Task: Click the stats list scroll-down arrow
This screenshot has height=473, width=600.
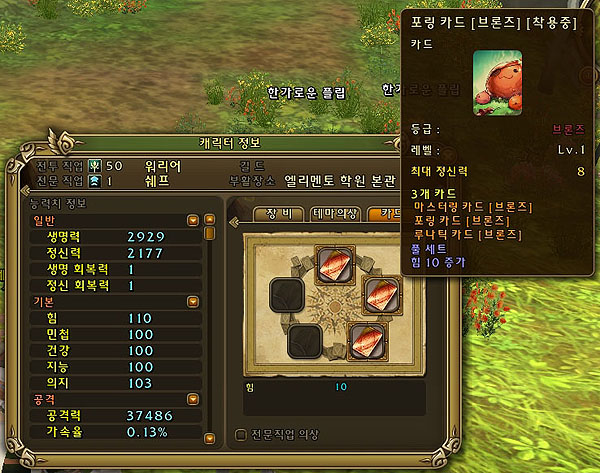Action: click(210, 438)
